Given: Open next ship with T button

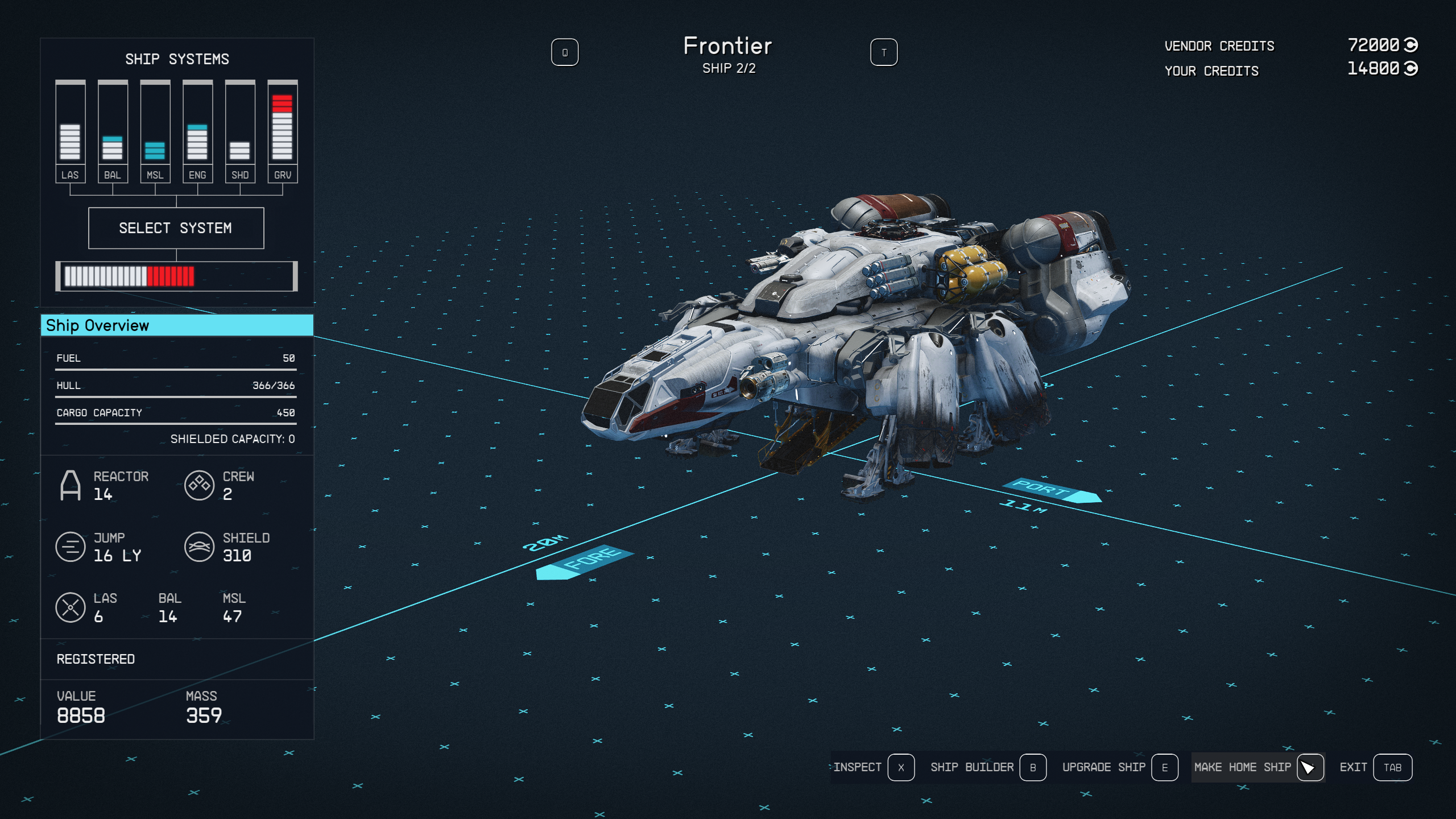Looking at the screenshot, I should [885, 52].
